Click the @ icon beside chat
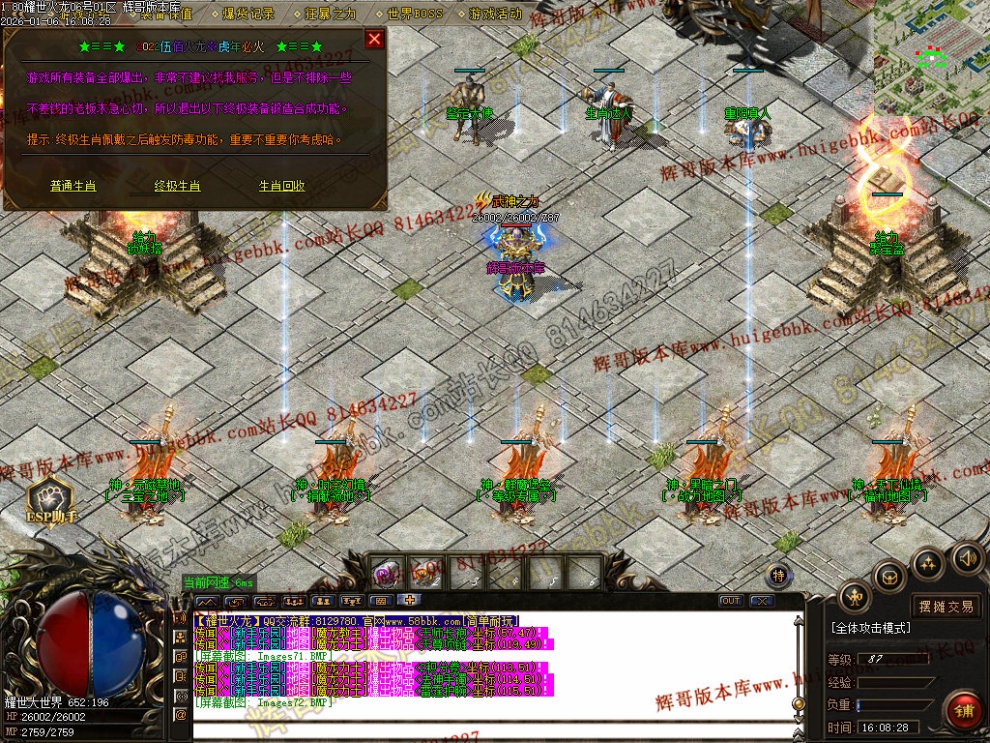This screenshot has height=743, width=990. (x=181, y=715)
